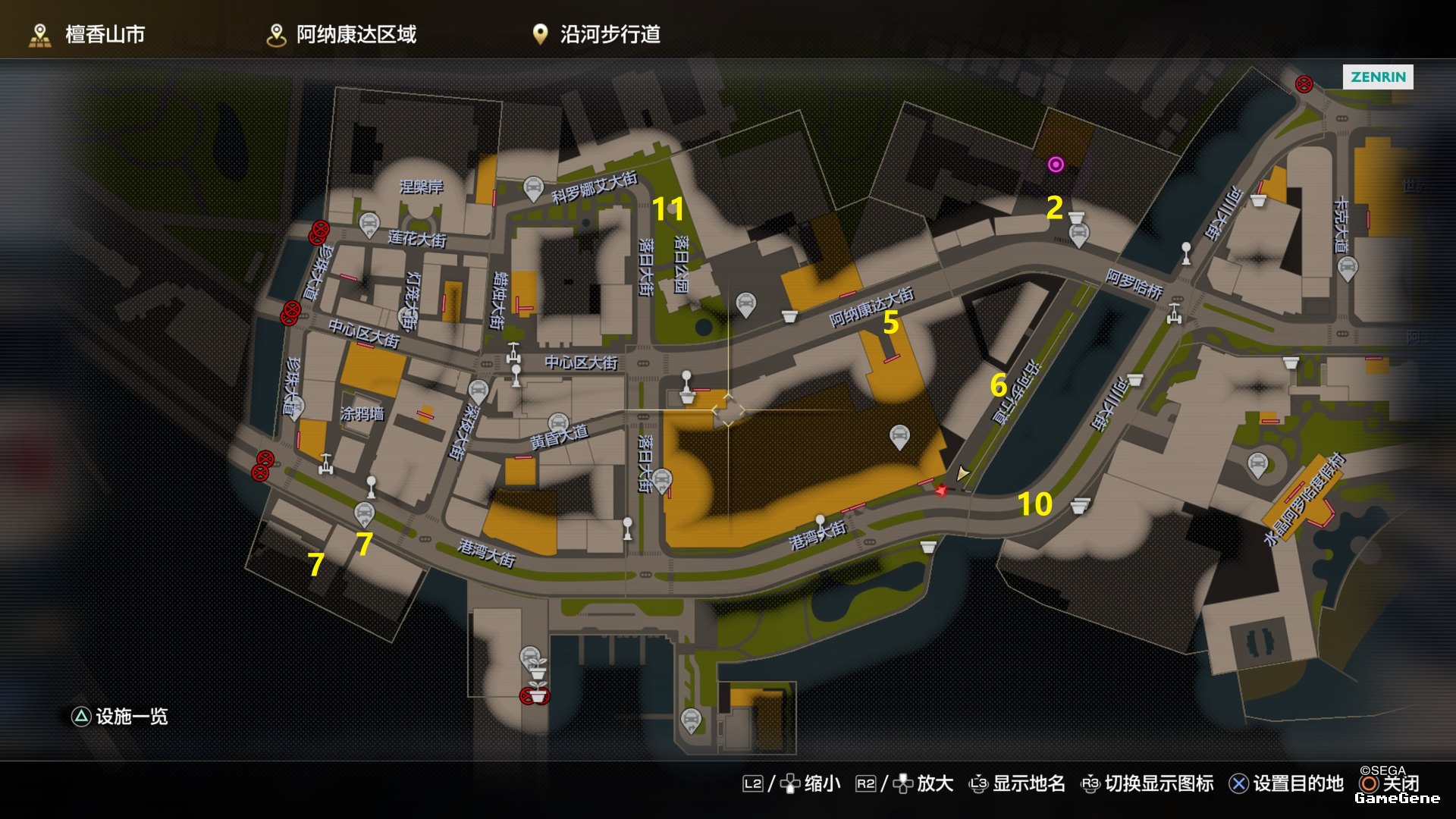The image size is (1456, 819).
Task: Select the taxi marker on 深夜大街
Action: 478,391
